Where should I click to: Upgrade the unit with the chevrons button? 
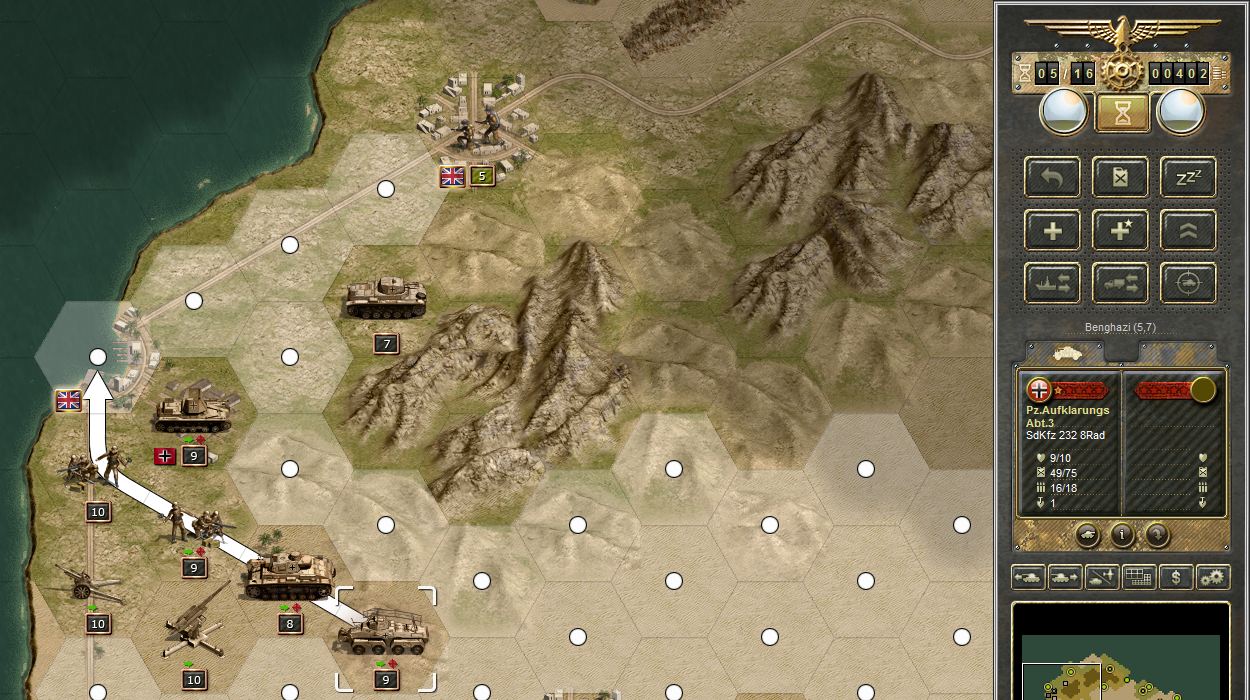click(1188, 231)
